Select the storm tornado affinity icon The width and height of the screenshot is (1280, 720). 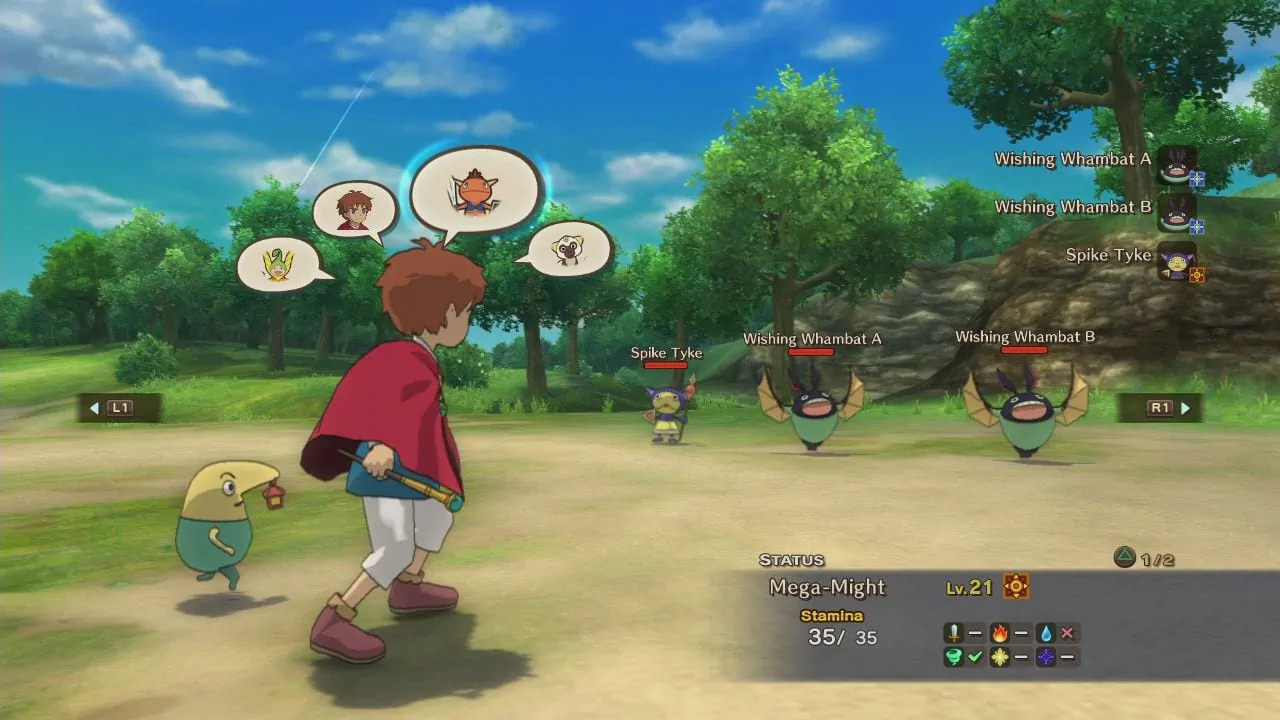tap(953, 657)
